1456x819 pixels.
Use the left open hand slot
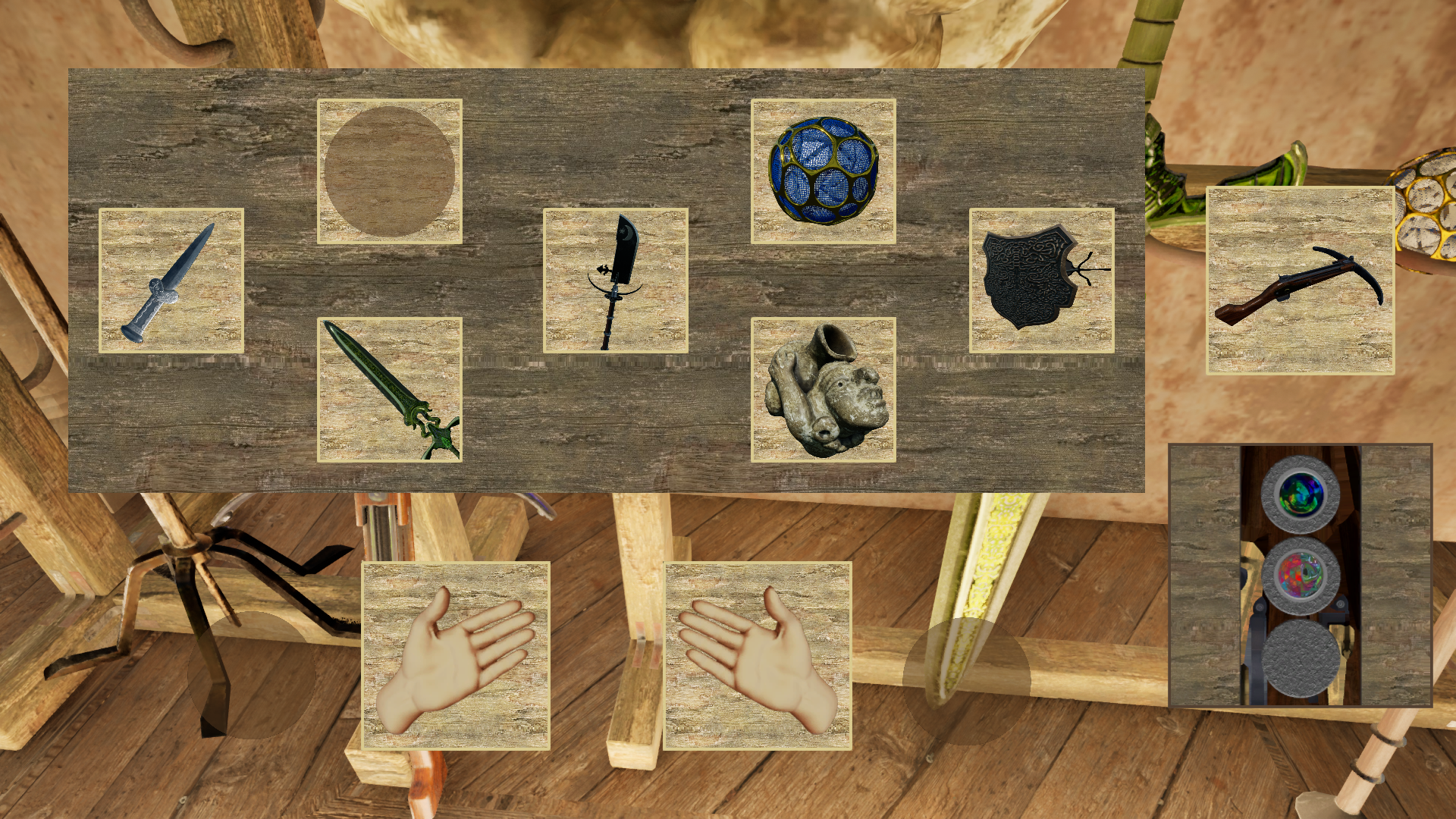(456, 656)
